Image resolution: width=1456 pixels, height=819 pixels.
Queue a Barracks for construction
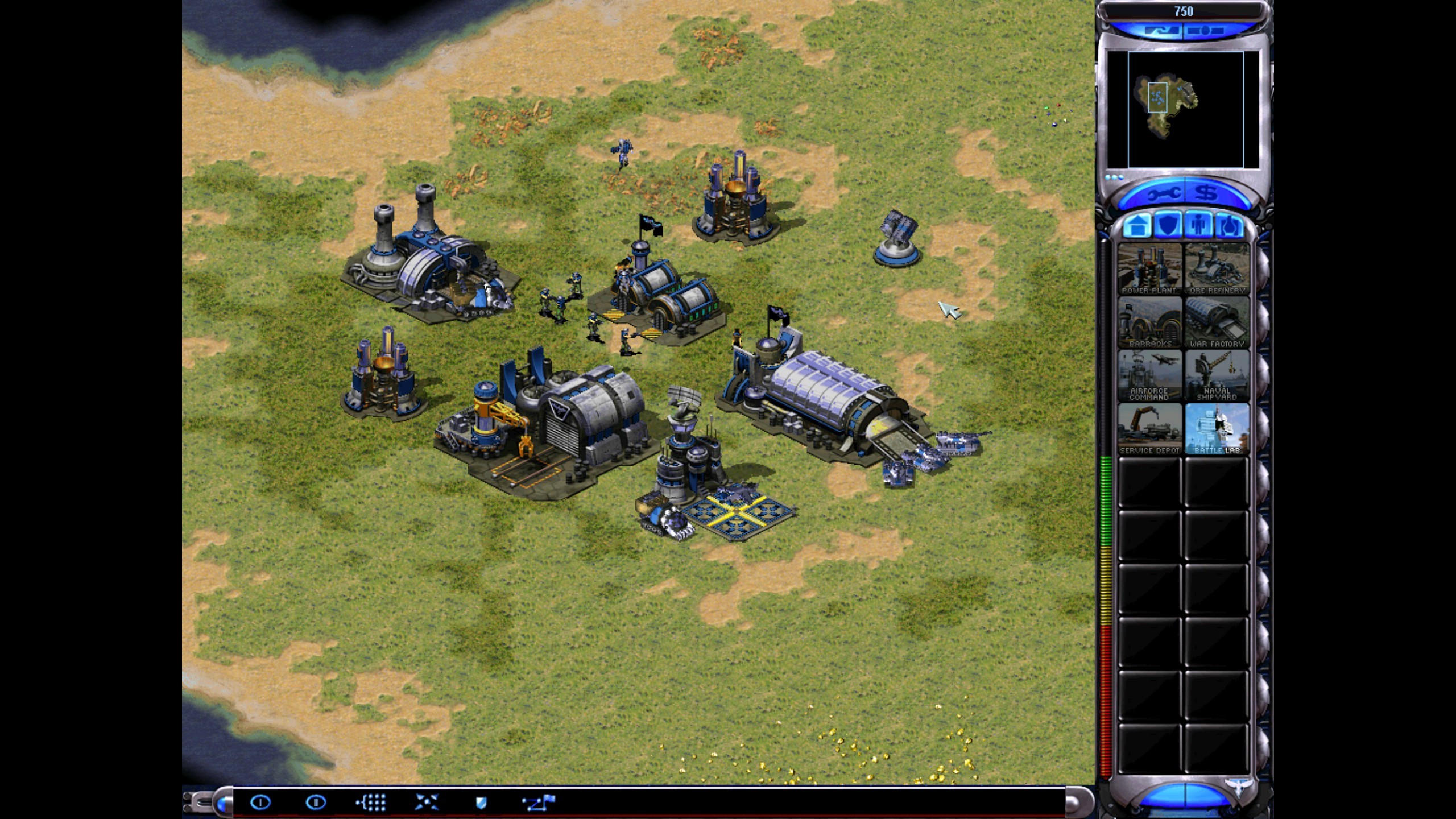tap(1149, 321)
